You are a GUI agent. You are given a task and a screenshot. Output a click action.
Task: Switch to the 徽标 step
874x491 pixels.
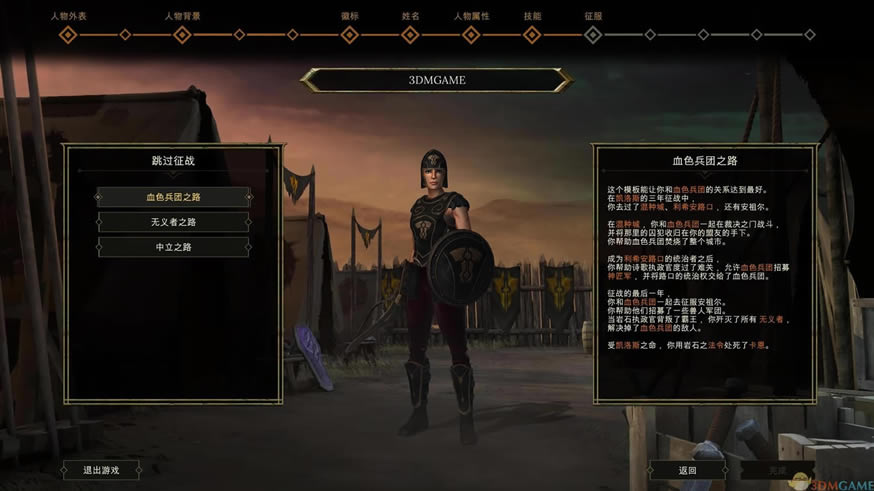[x=349, y=35]
